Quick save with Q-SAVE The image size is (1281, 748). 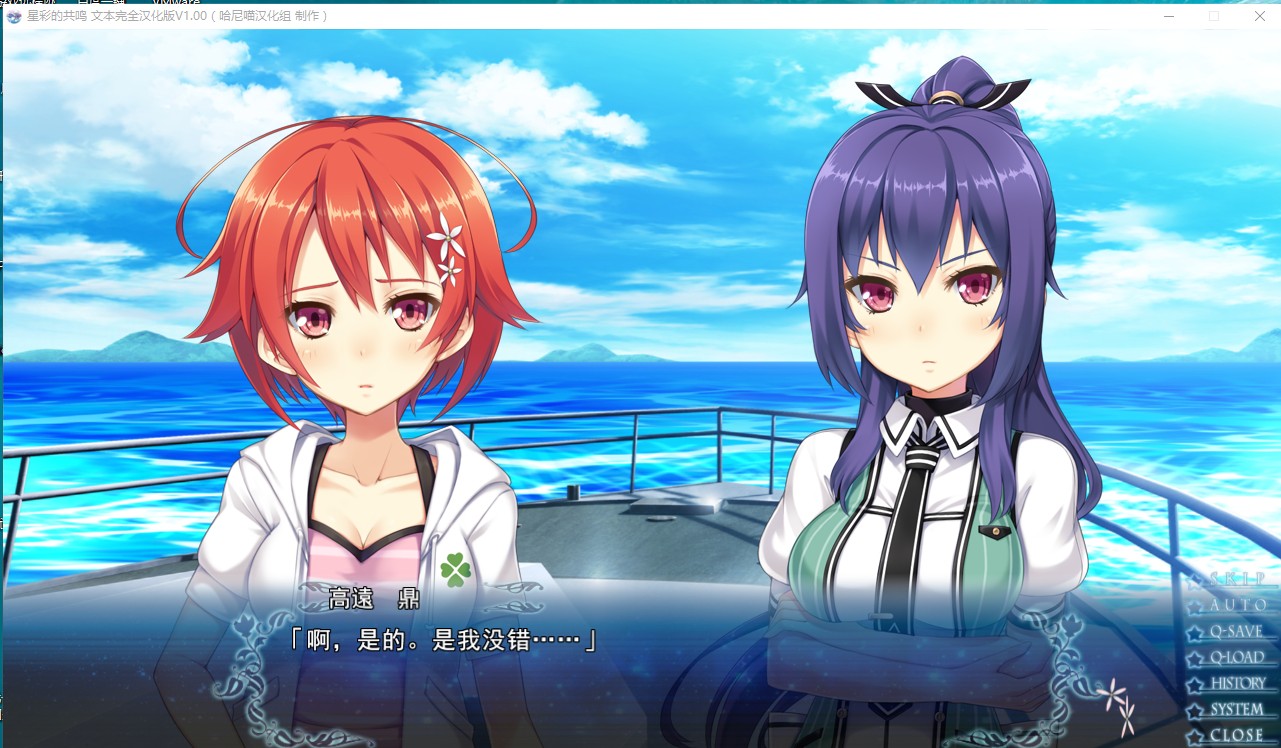pos(1235,631)
